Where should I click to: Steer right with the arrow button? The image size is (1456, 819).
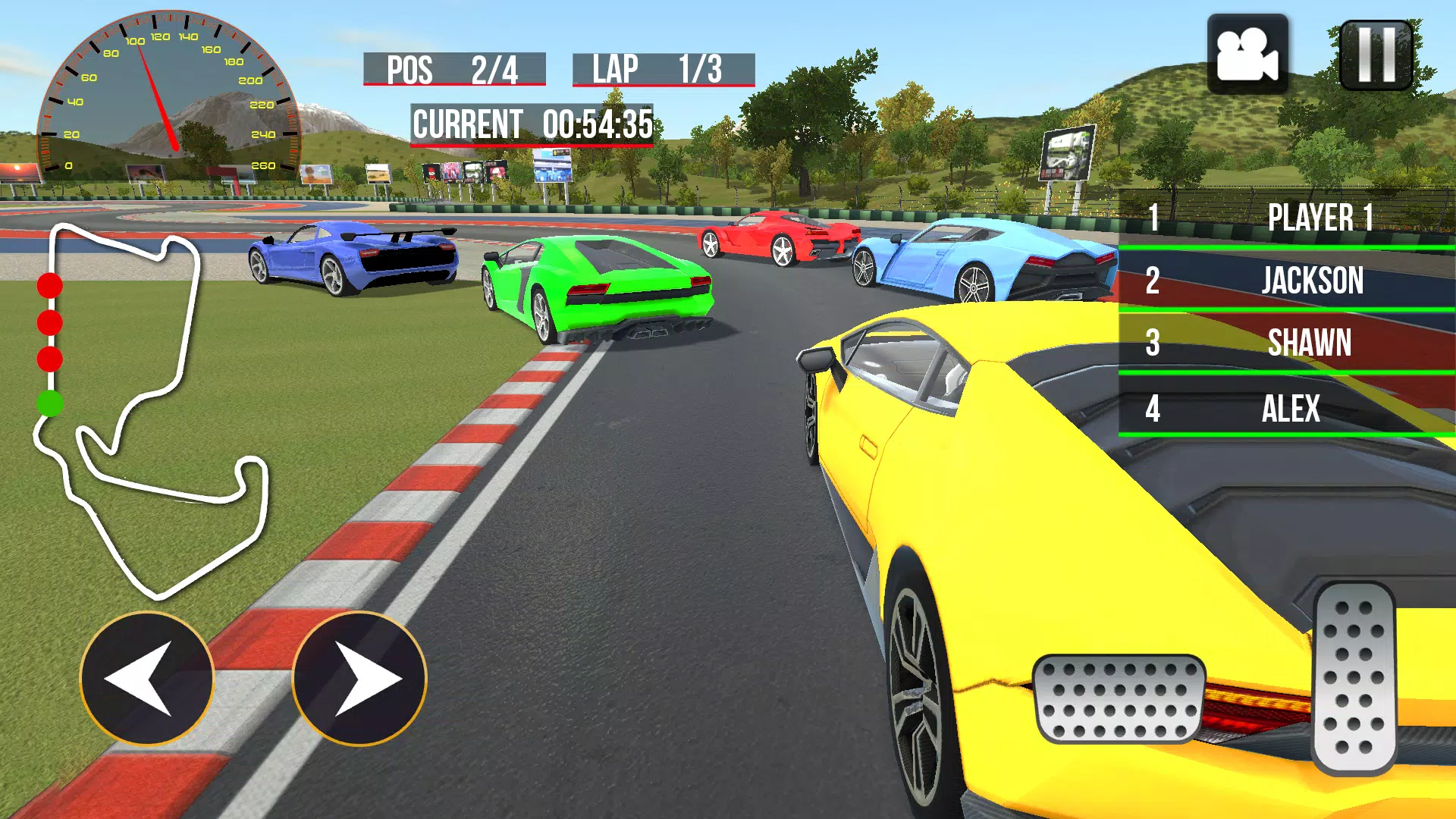[359, 679]
